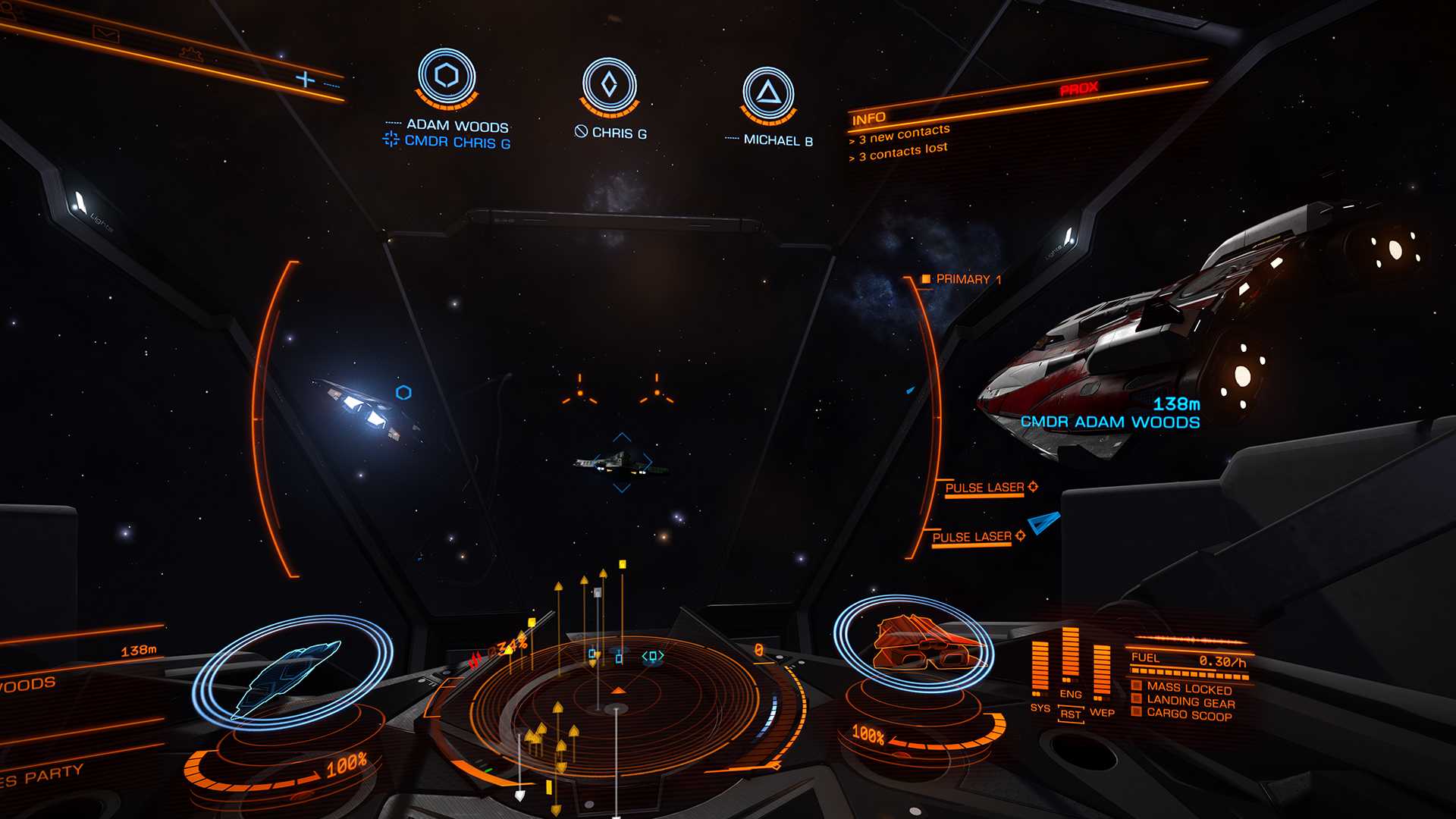This screenshot has height=819, width=1456.
Task: Click the PROX info panel label
Action: pos(1079,89)
